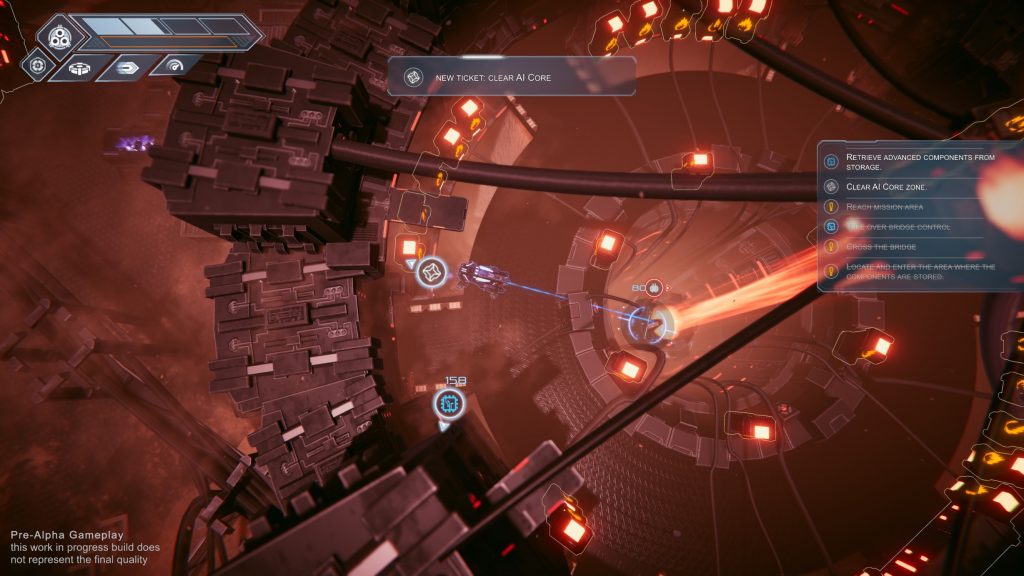Click the Locate and enter area objective
Viewport: 1024px width, 576px height.
point(920,271)
